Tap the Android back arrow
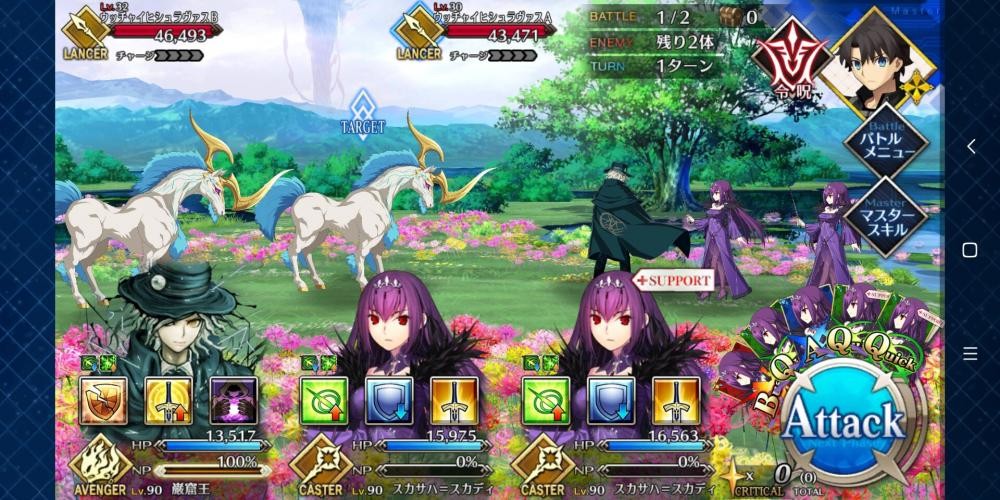 click(969, 146)
